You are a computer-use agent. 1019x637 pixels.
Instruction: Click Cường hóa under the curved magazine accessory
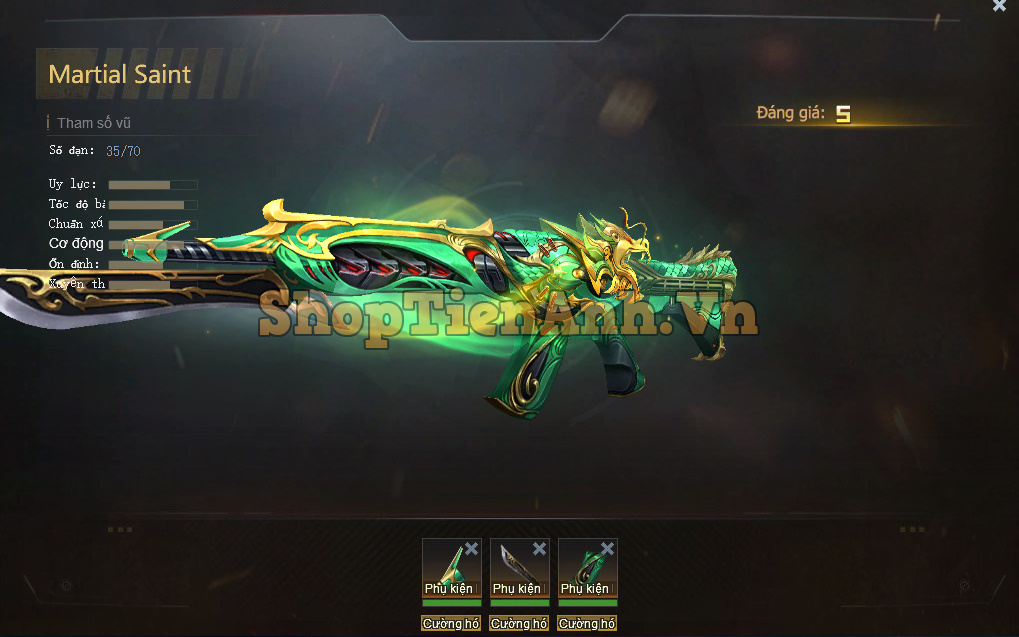click(587, 624)
